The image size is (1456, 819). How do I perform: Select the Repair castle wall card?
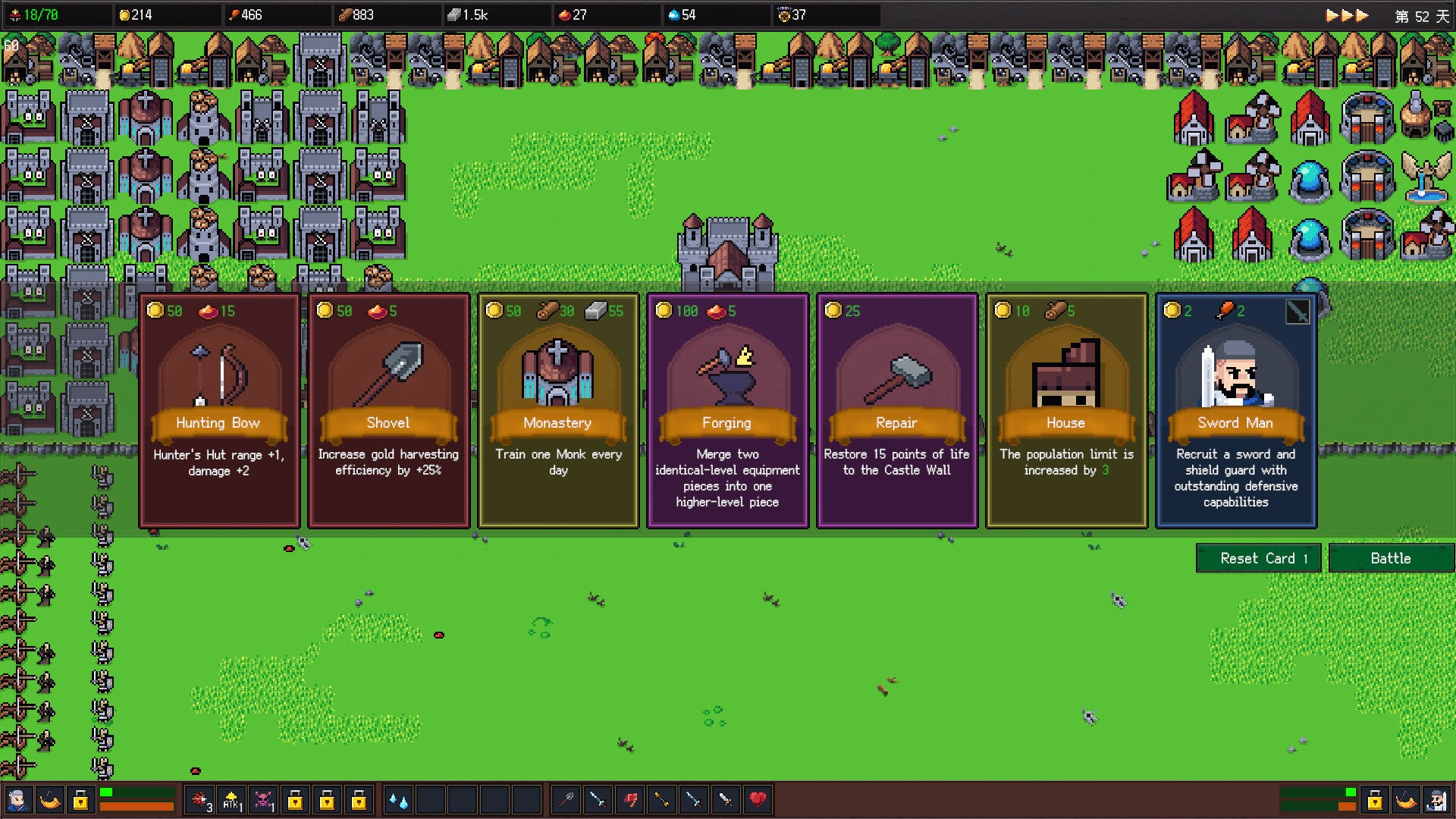[x=897, y=410]
